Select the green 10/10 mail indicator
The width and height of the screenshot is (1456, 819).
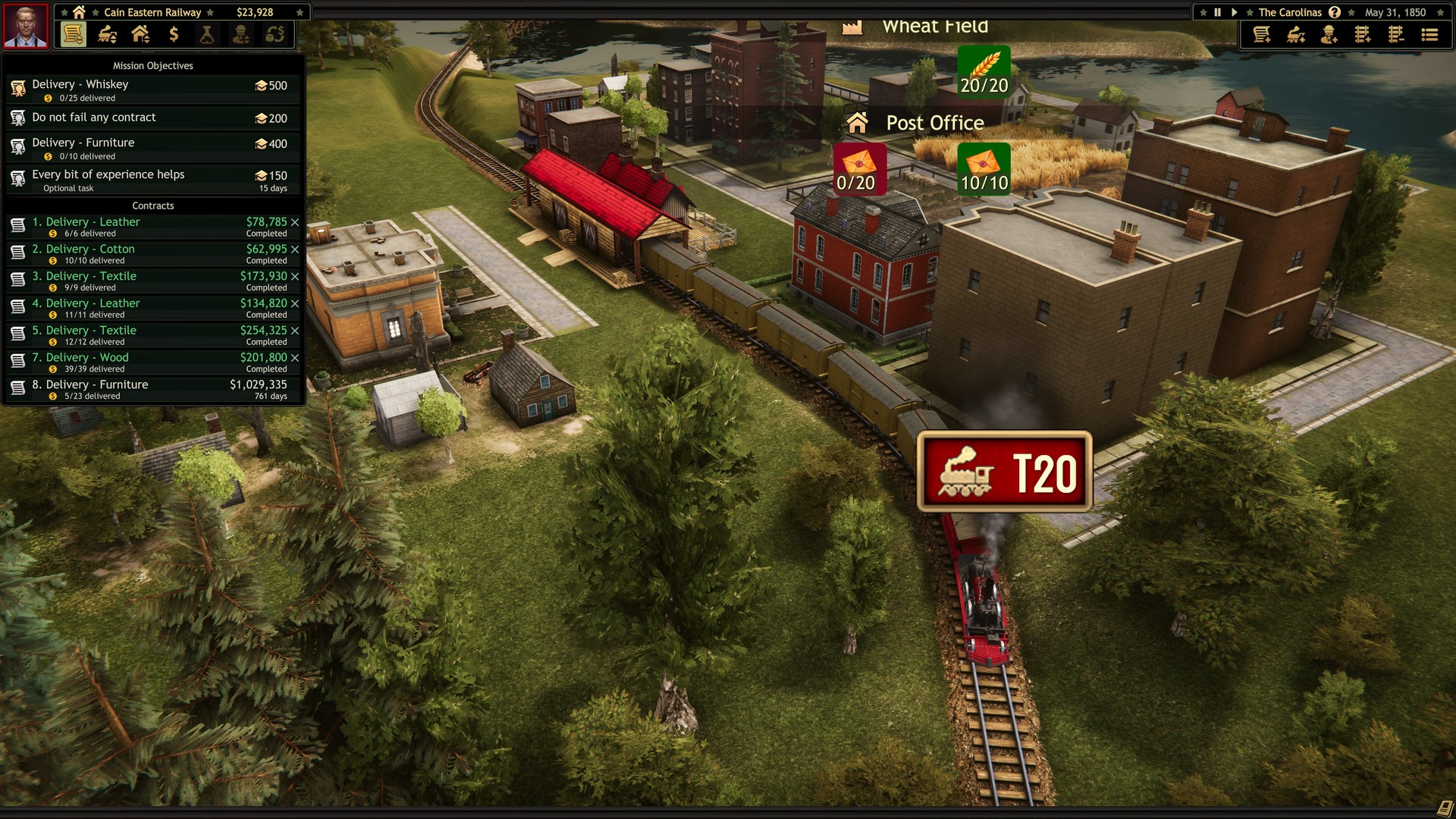[984, 169]
